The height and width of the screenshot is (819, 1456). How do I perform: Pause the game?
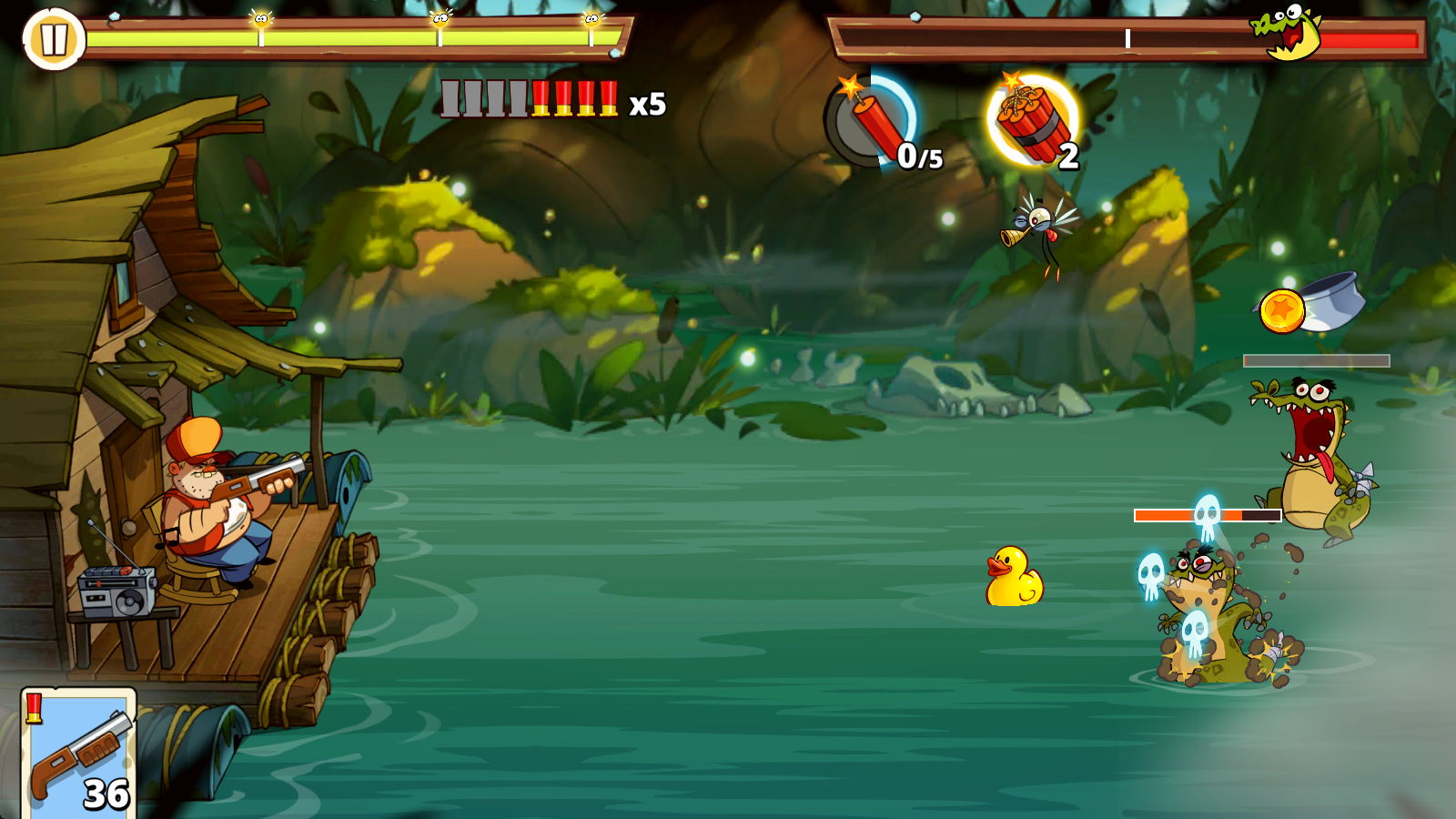53,39
